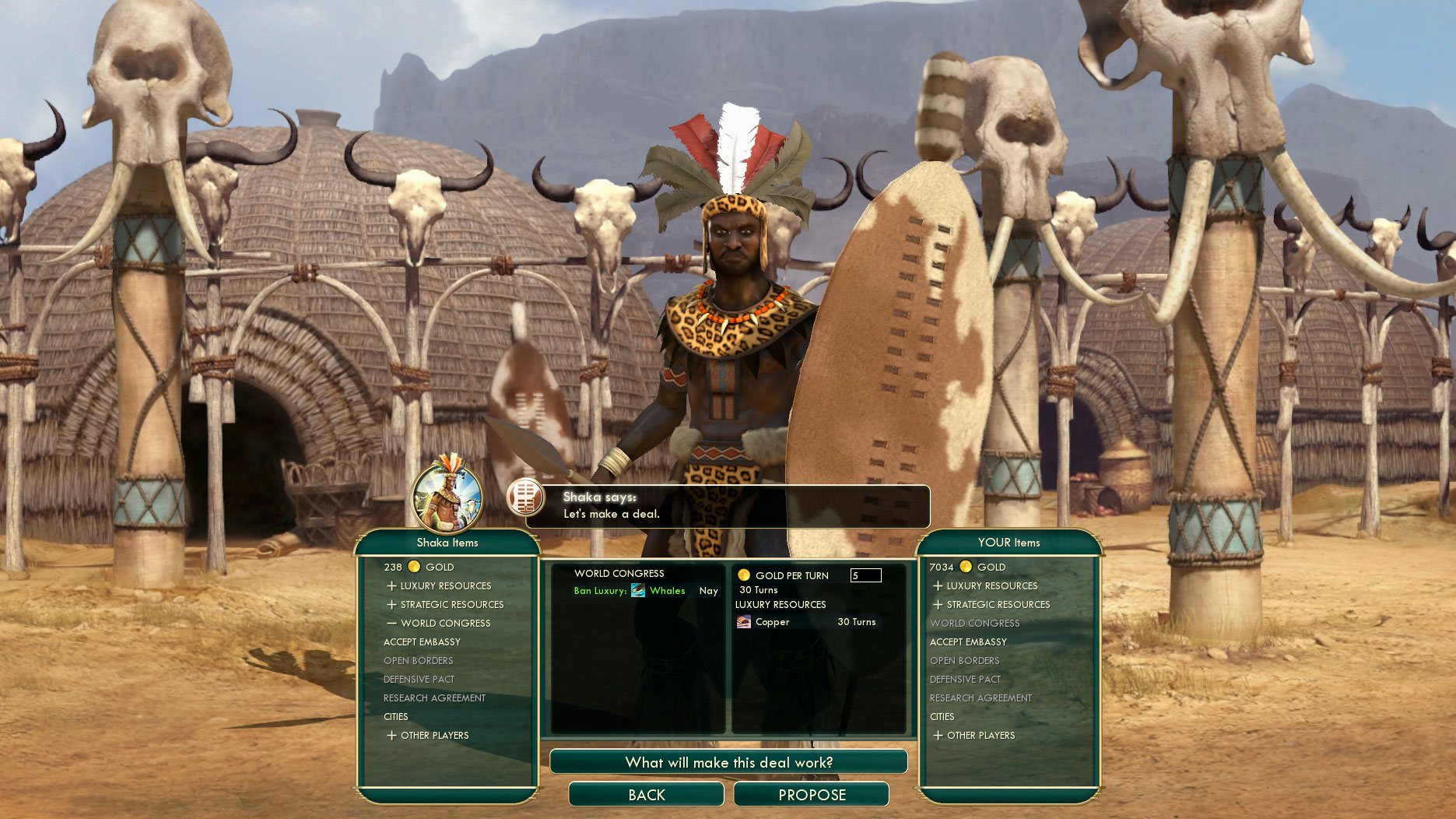Screen dimensions: 1456x819
Task: Add Shaka's Research Agreement to the deal
Action: tap(434, 698)
